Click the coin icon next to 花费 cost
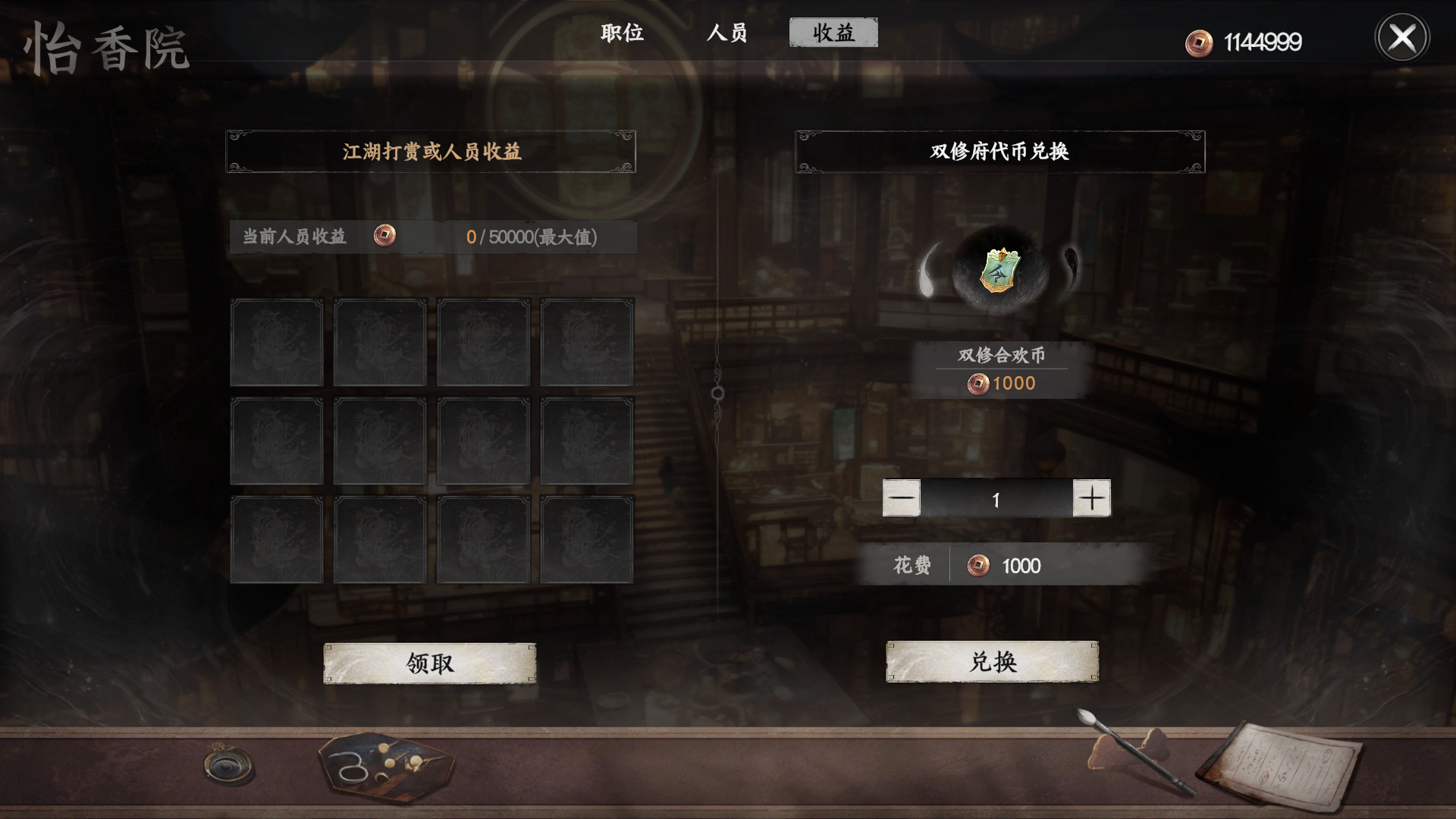The height and width of the screenshot is (819, 1456). [978, 565]
